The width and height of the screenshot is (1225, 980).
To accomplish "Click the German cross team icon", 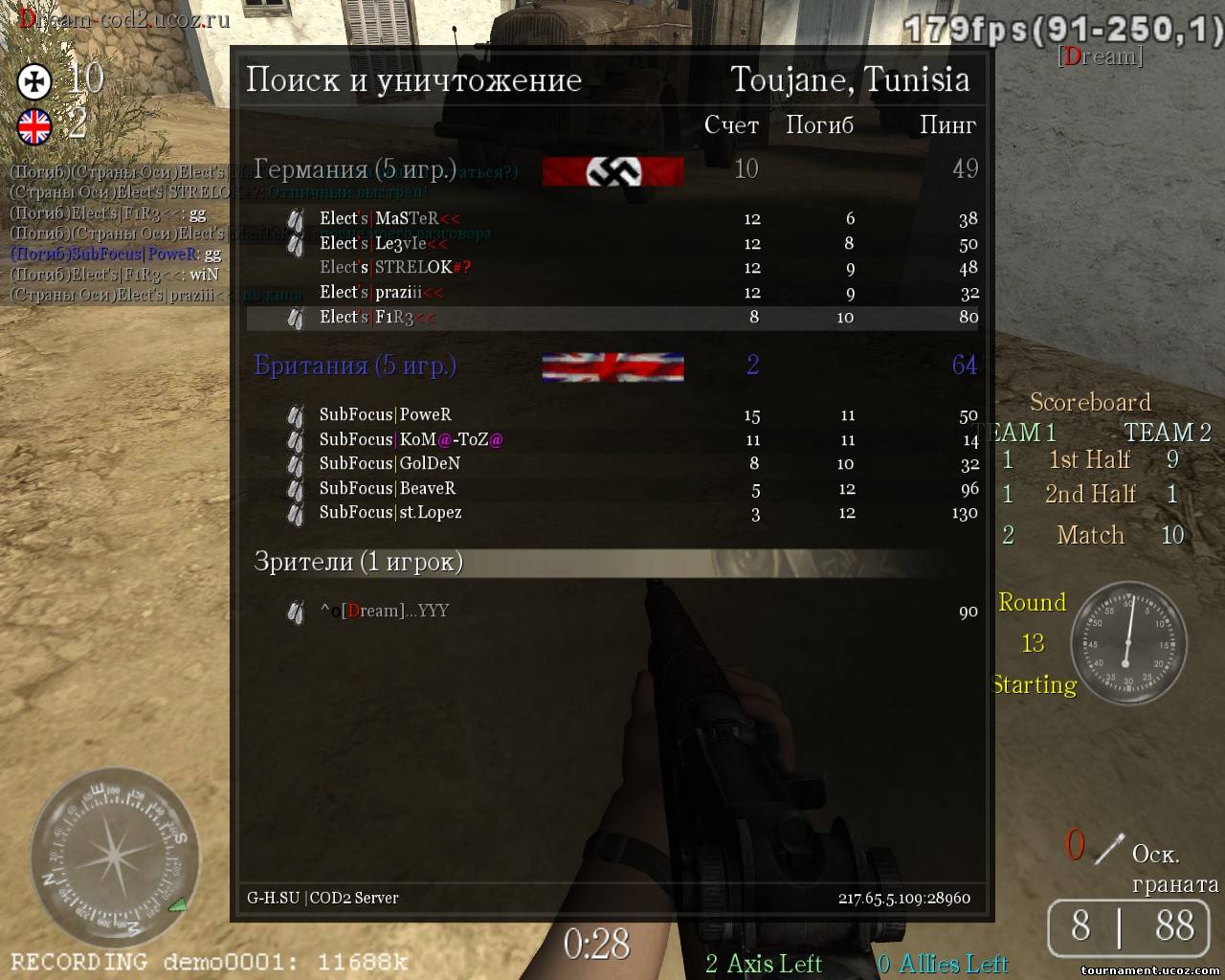I will 35,81.
